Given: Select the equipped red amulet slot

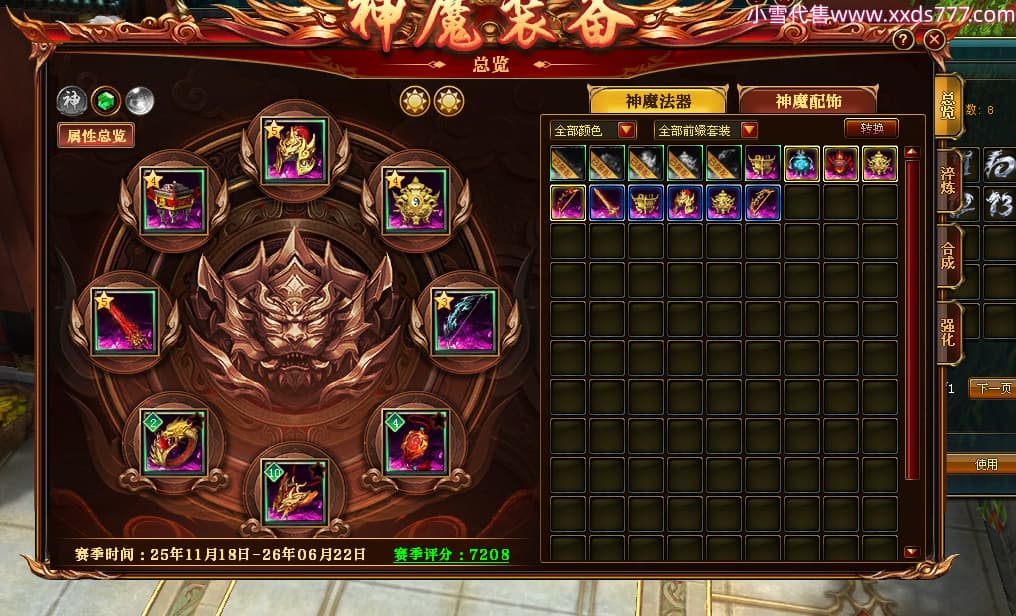Looking at the screenshot, I should [416, 442].
